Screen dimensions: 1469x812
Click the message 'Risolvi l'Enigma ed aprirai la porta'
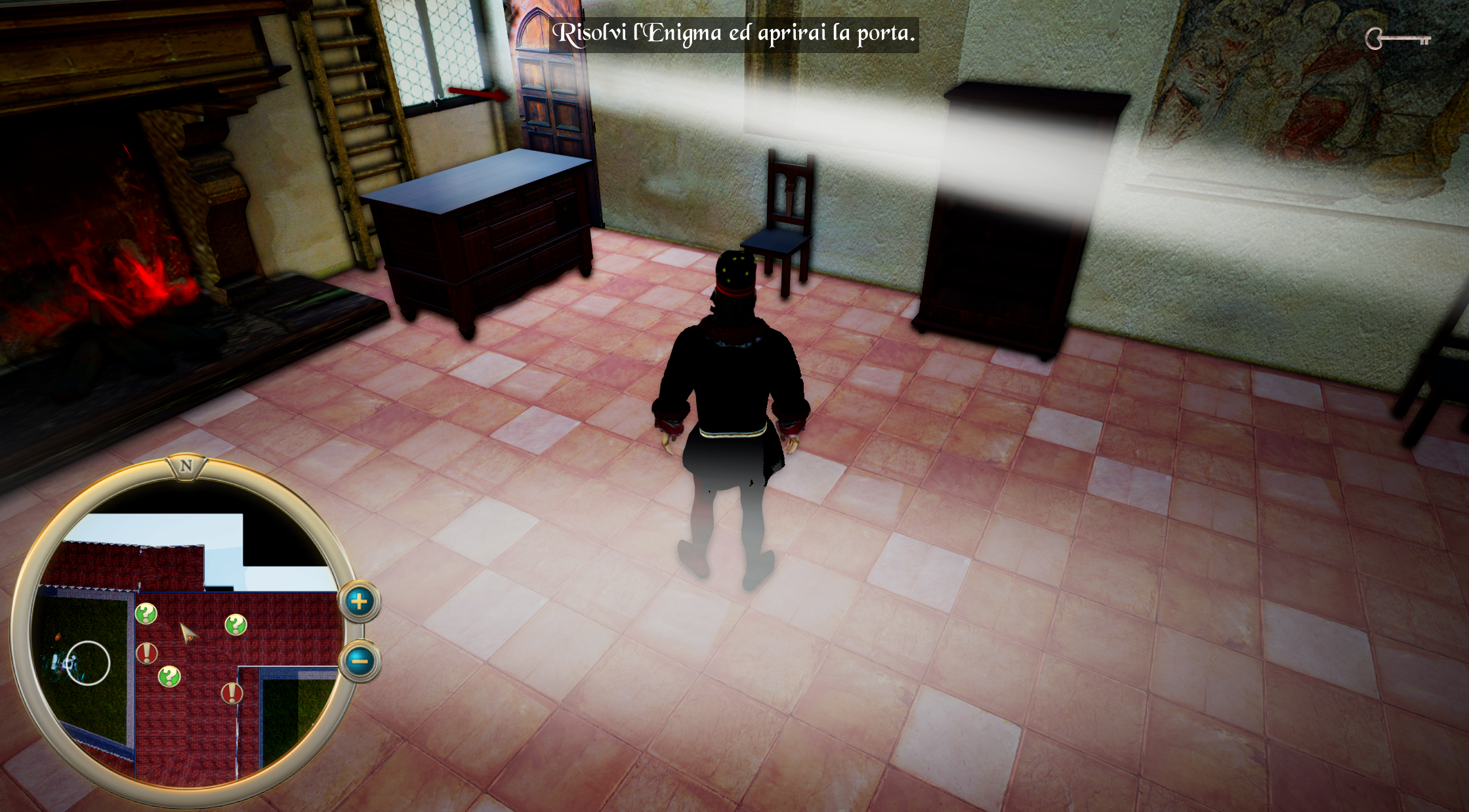pyautogui.click(x=735, y=34)
